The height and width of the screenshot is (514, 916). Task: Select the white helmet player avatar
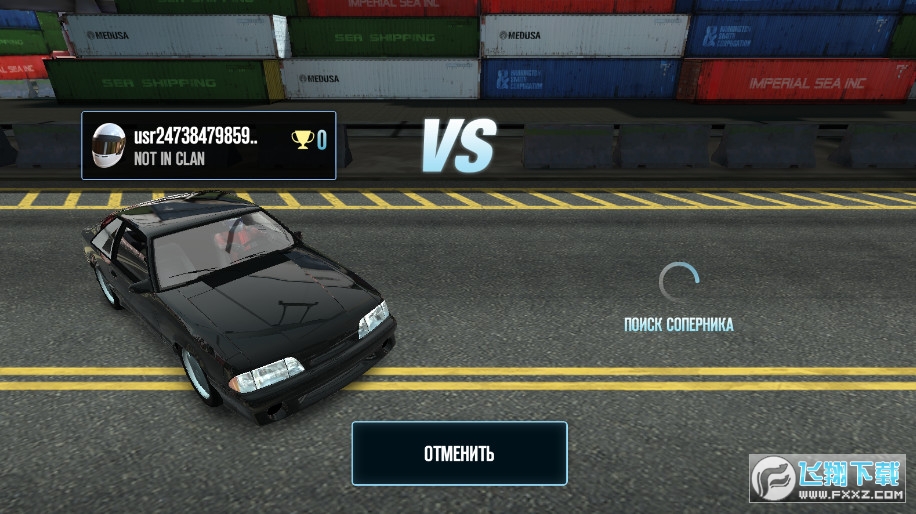[x=108, y=146]
